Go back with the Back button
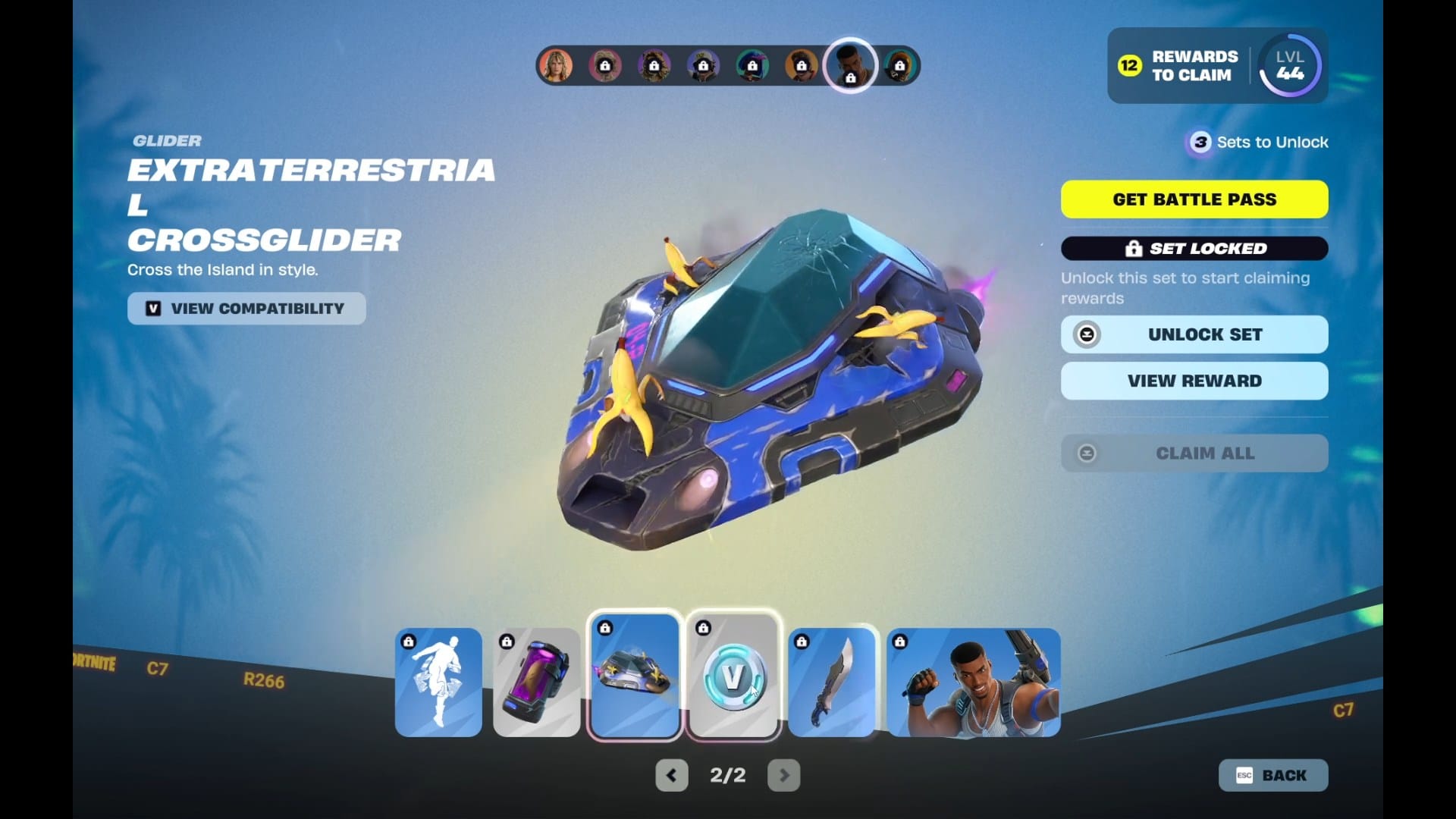Viewport: 1456px width, 819px height. click(1273, 775)
